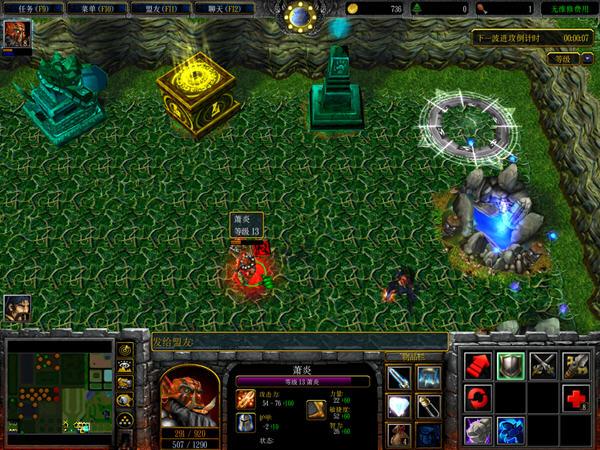Select the white diamond inventory item
Viewport: 600px width, 450px height.
pyautogui.click(x=399, y=407)
